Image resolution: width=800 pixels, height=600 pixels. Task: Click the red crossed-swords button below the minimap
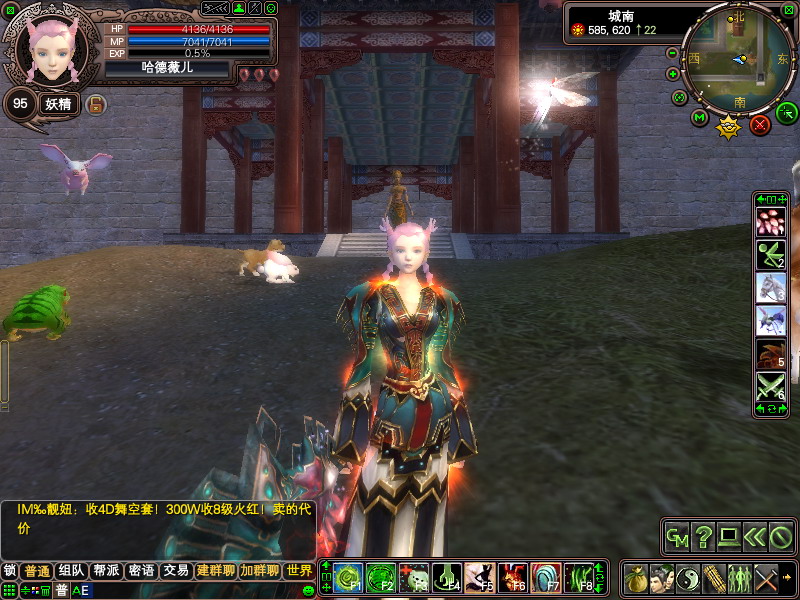coord(760,125)
